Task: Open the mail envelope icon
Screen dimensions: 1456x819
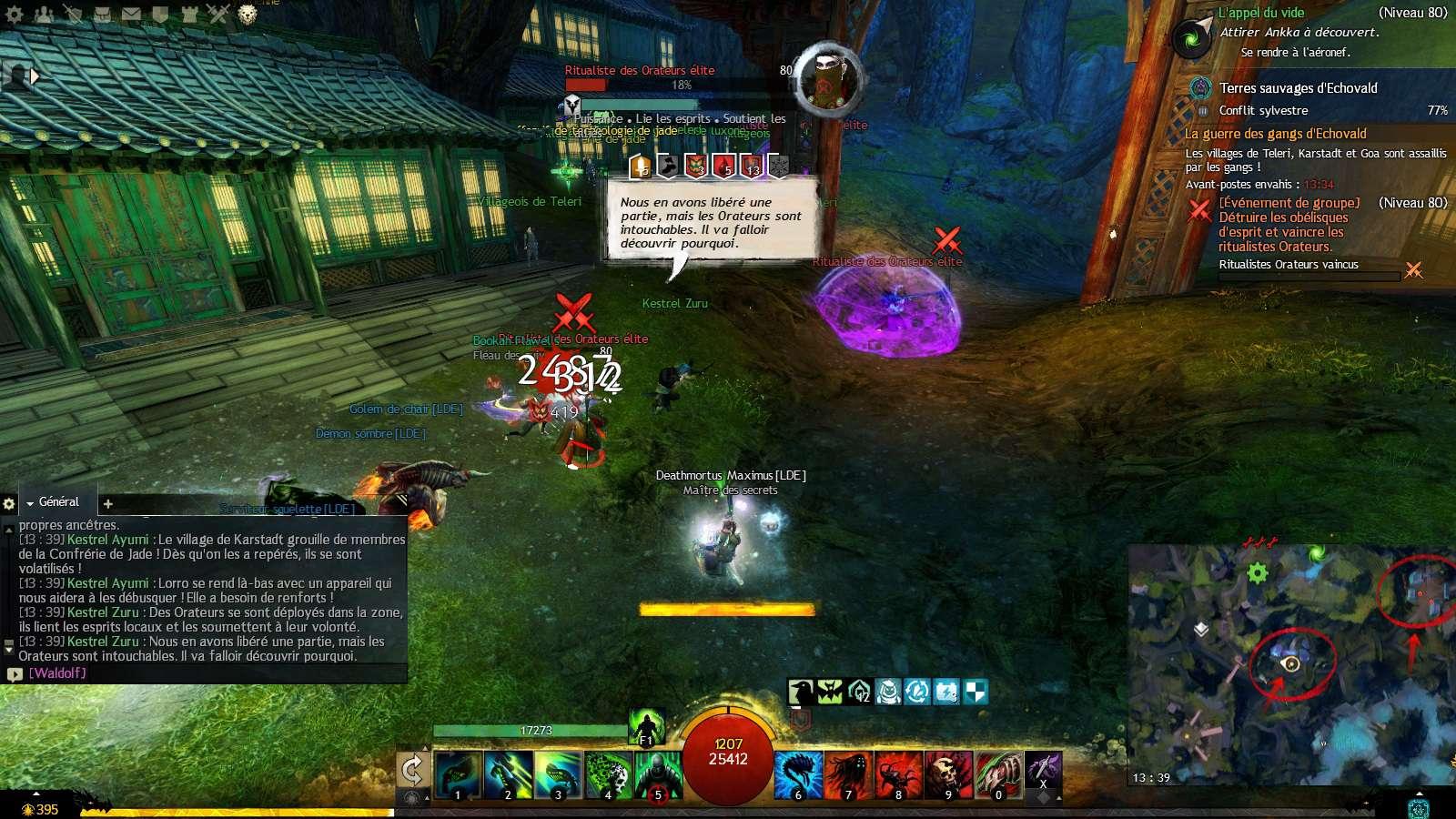Action: [x=132, y=14]
